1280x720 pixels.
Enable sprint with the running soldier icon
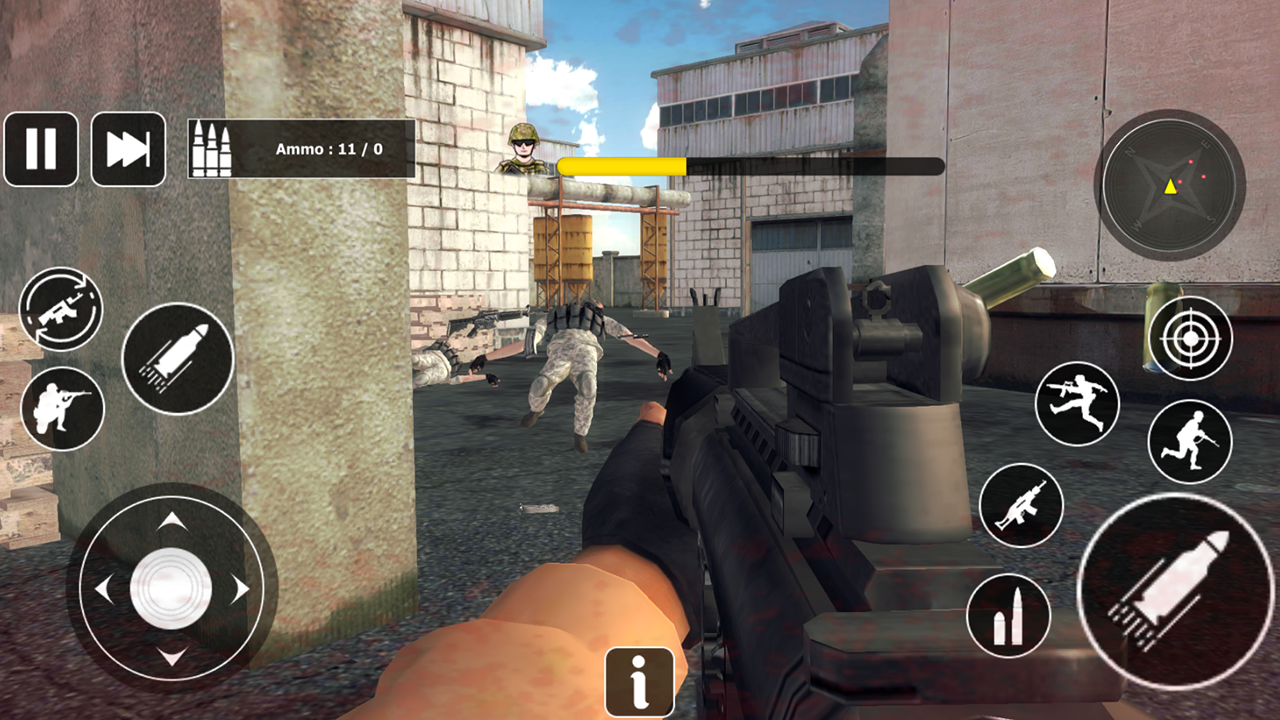(1190, 440)
